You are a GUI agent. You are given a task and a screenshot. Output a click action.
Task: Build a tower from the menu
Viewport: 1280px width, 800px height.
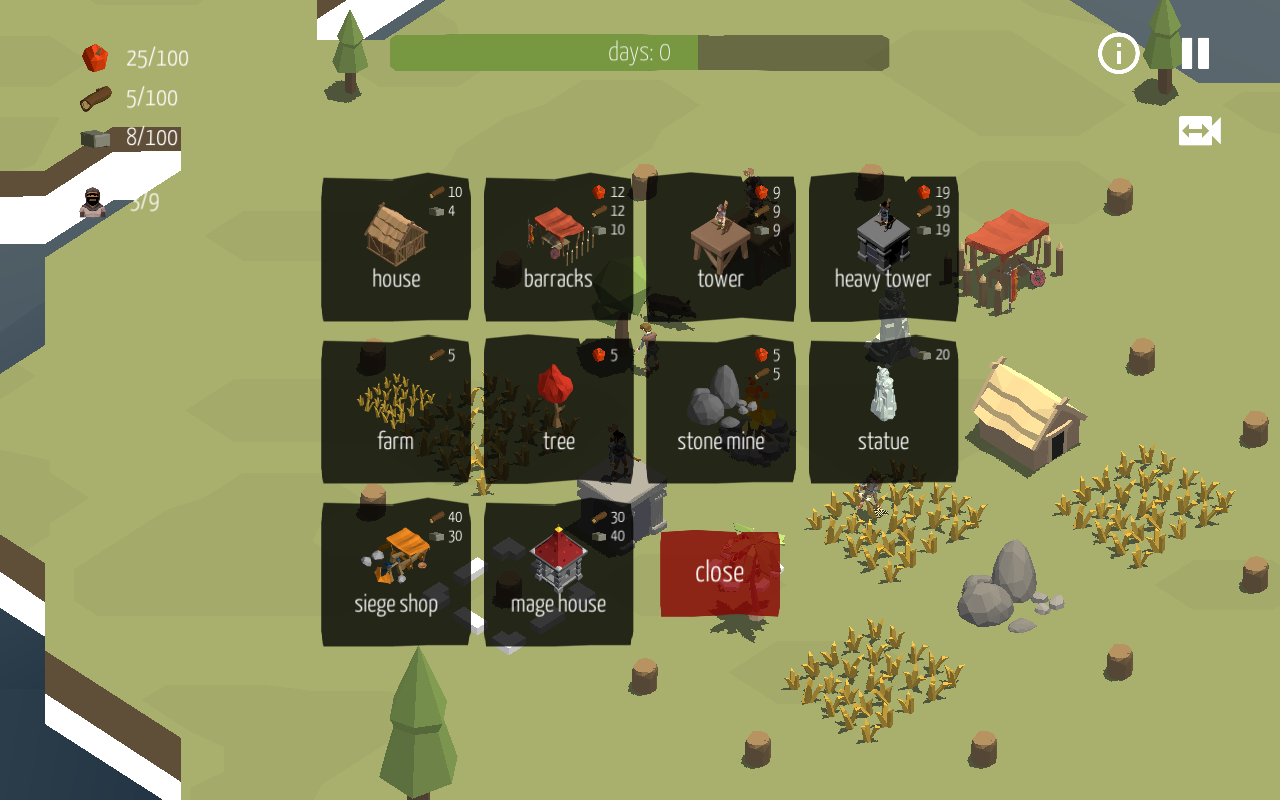click(x=720, y=249)
